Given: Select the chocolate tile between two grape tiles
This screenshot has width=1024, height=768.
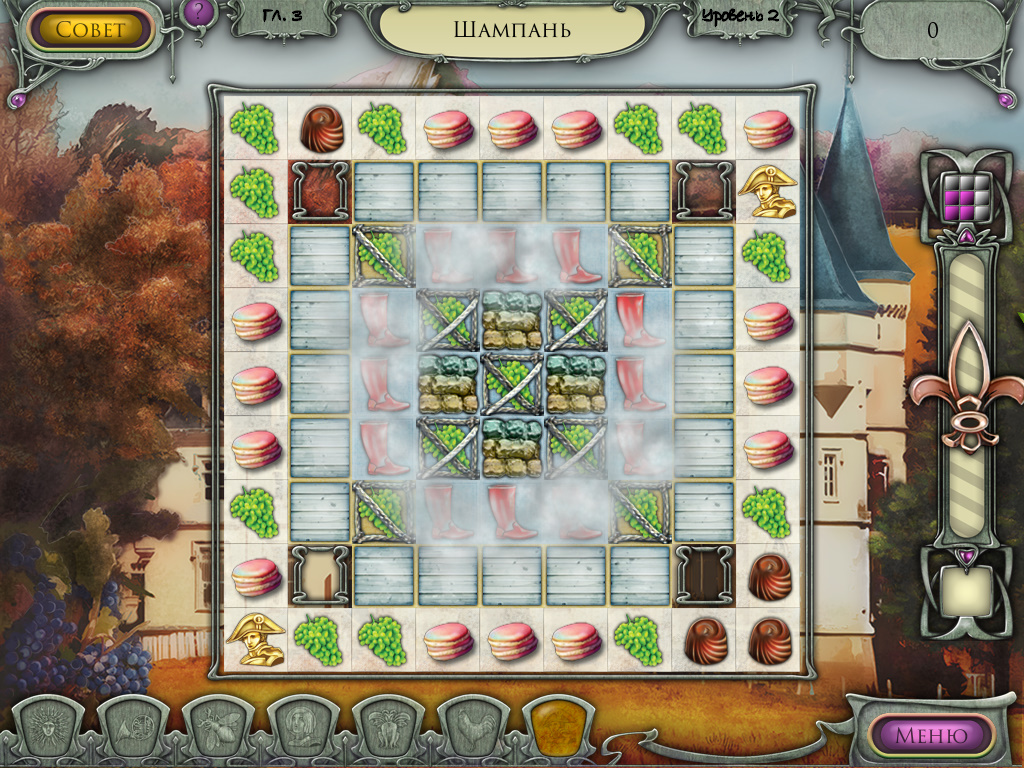Looking at the screenshot, I should pos(321,128).
